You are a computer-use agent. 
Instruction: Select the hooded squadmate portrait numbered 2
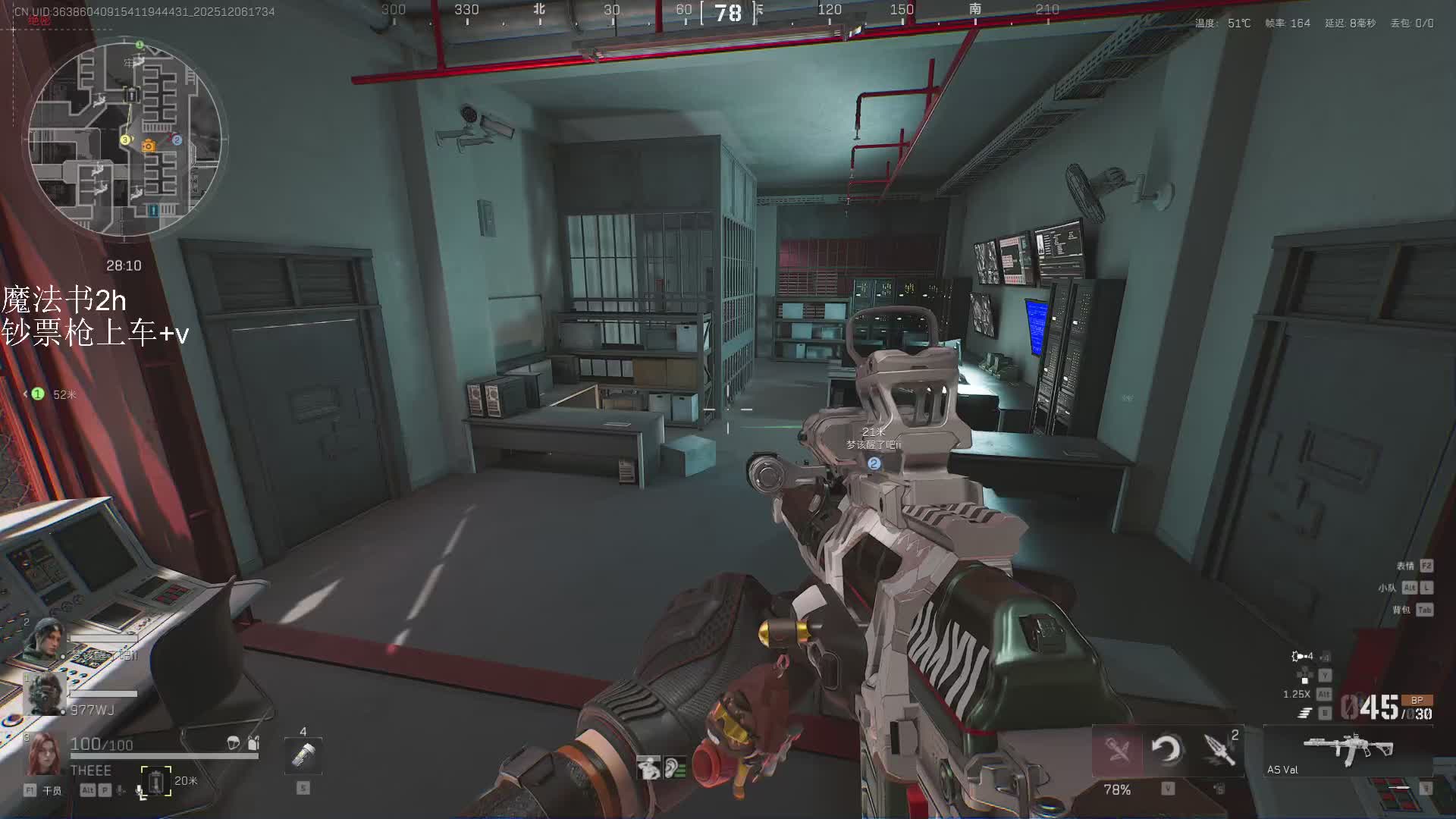pos(44,639)
